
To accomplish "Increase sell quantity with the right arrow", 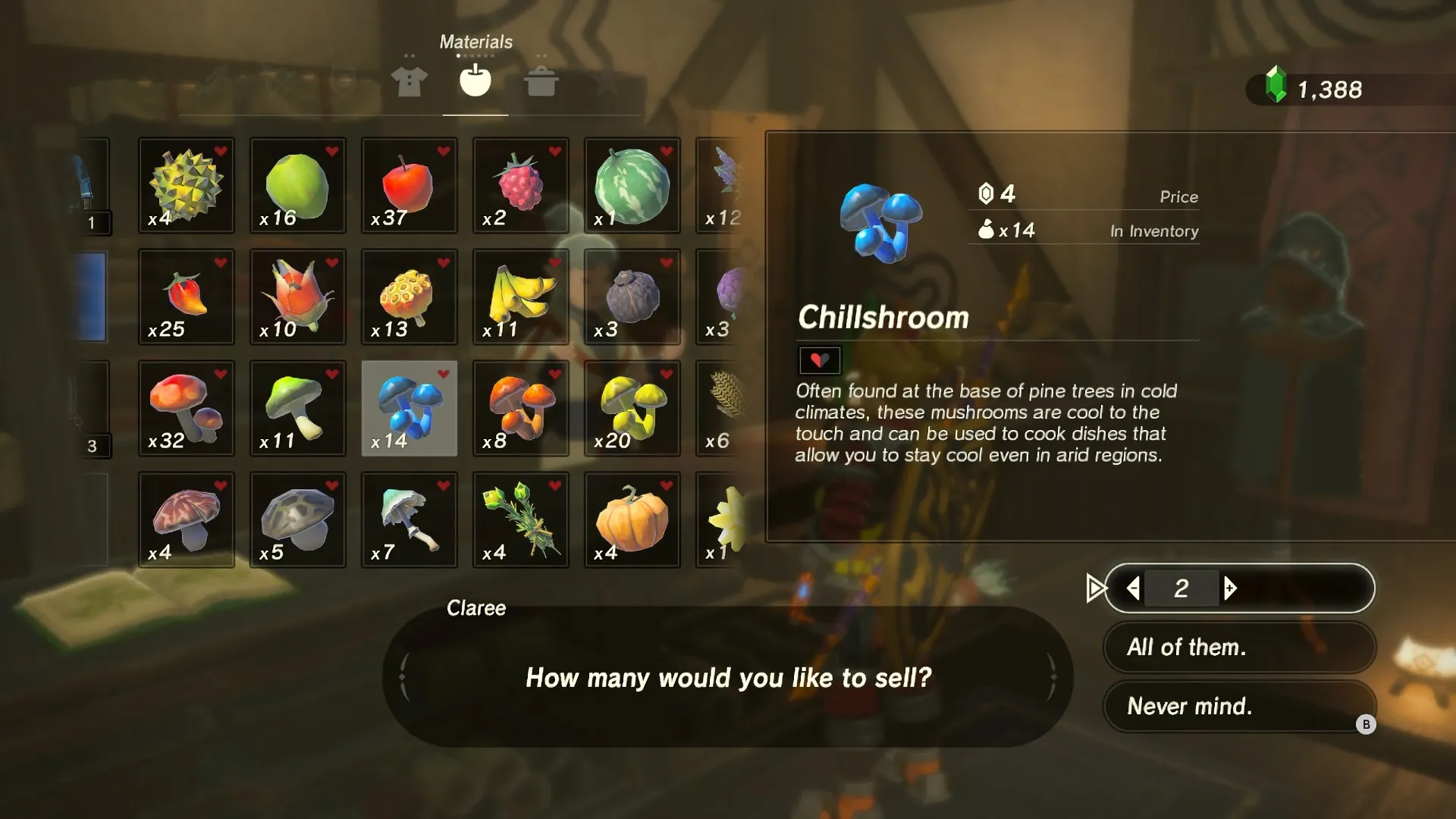I will [x=1231, y=588].
